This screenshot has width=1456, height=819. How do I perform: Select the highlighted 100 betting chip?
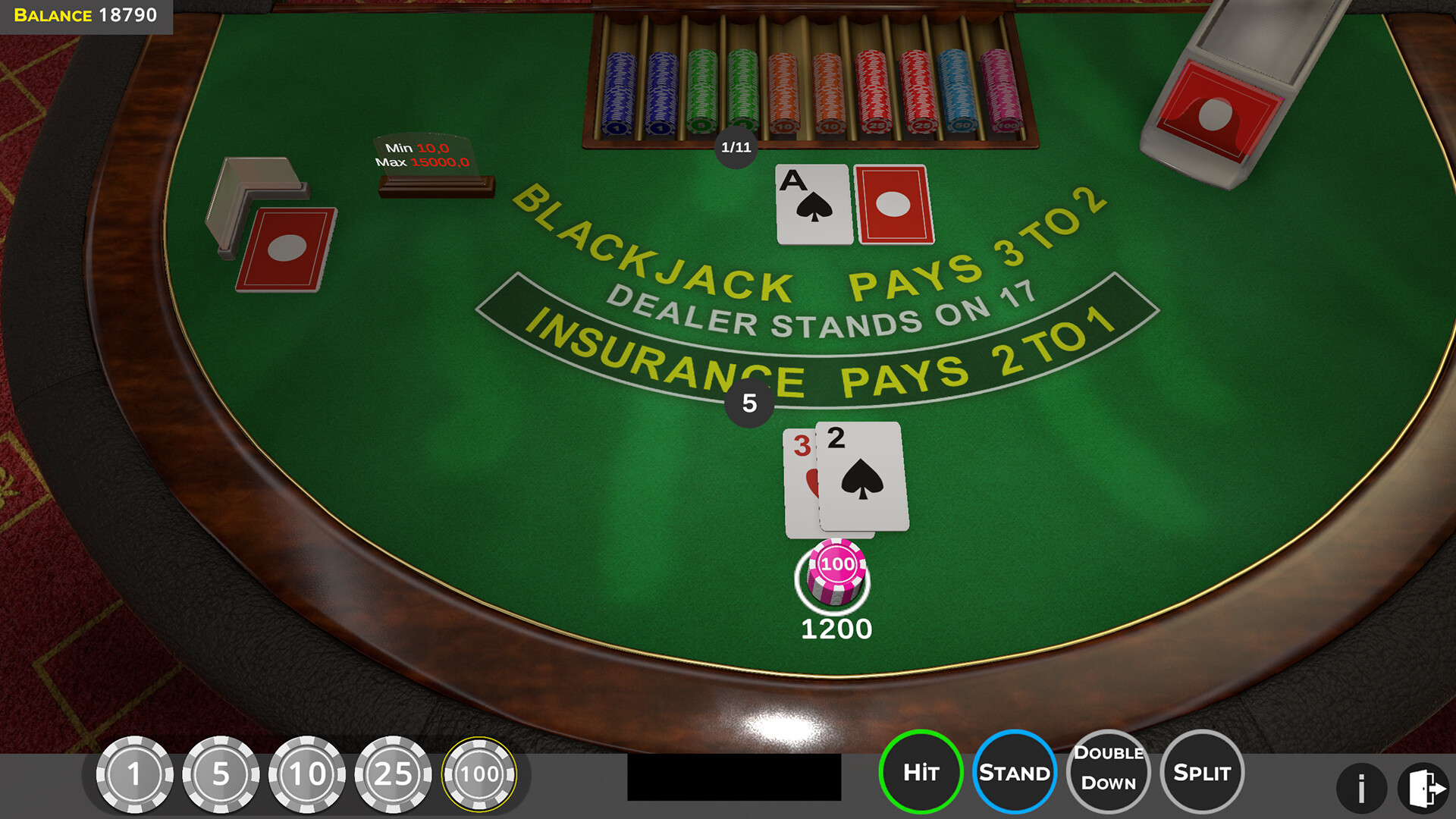tap(479, 775)
